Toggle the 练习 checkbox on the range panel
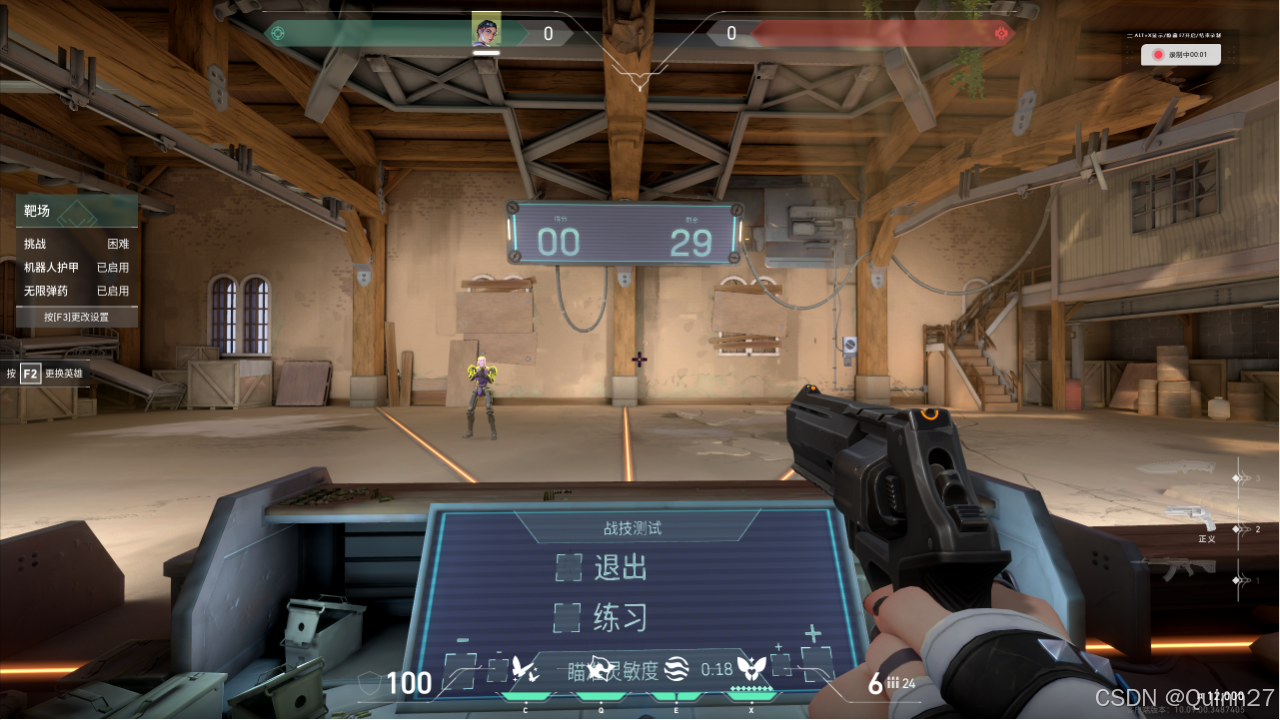The width and height of the screenshot is (1280, 720). click(x=568, y=617)
